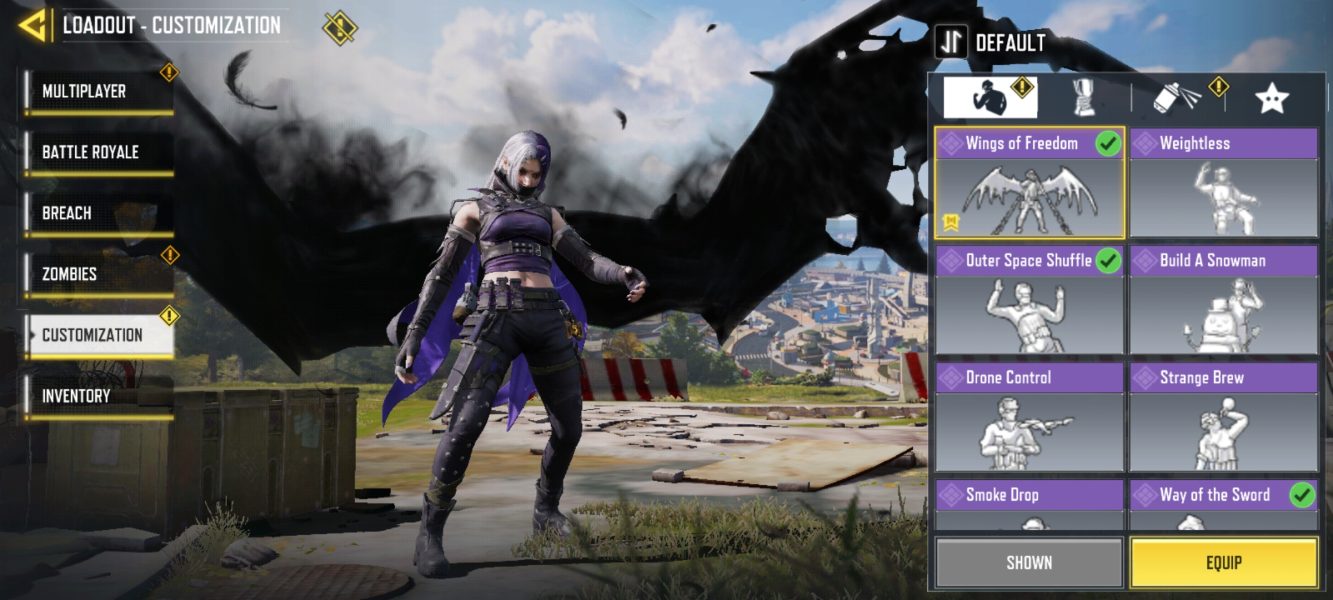Choose the Outer Space Shuffle emote

click(1029, 300)
